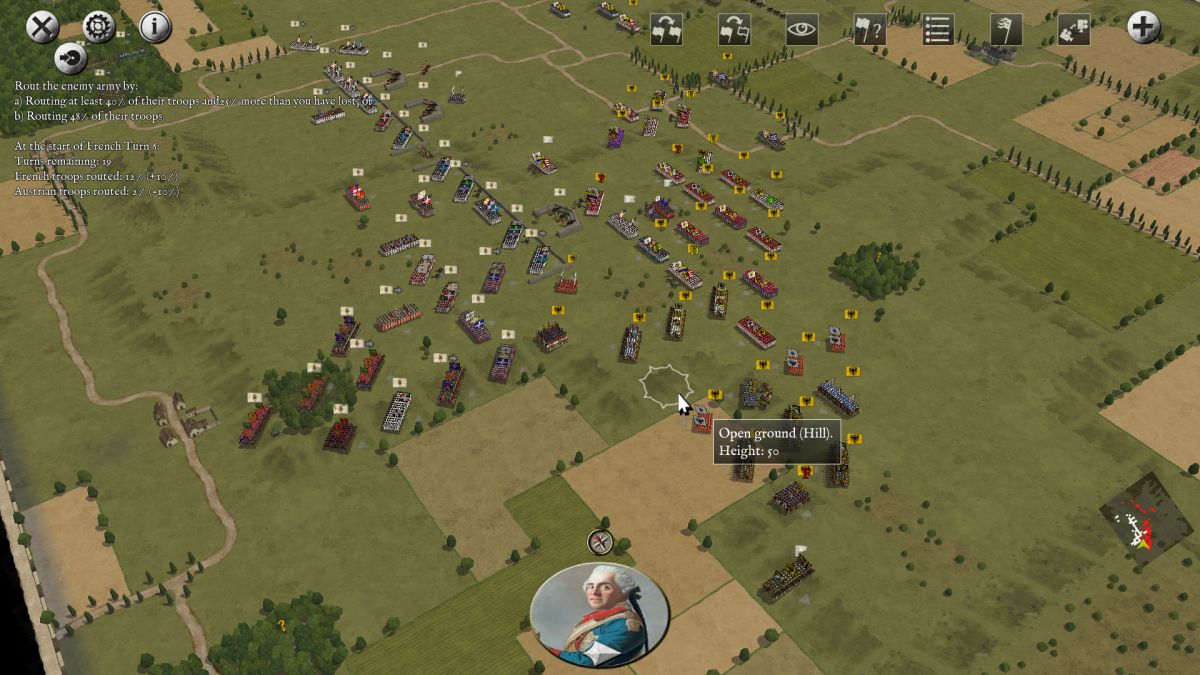Open the list icon panel
Viewport: 1200px width, 675px height.
coord(937,29)
